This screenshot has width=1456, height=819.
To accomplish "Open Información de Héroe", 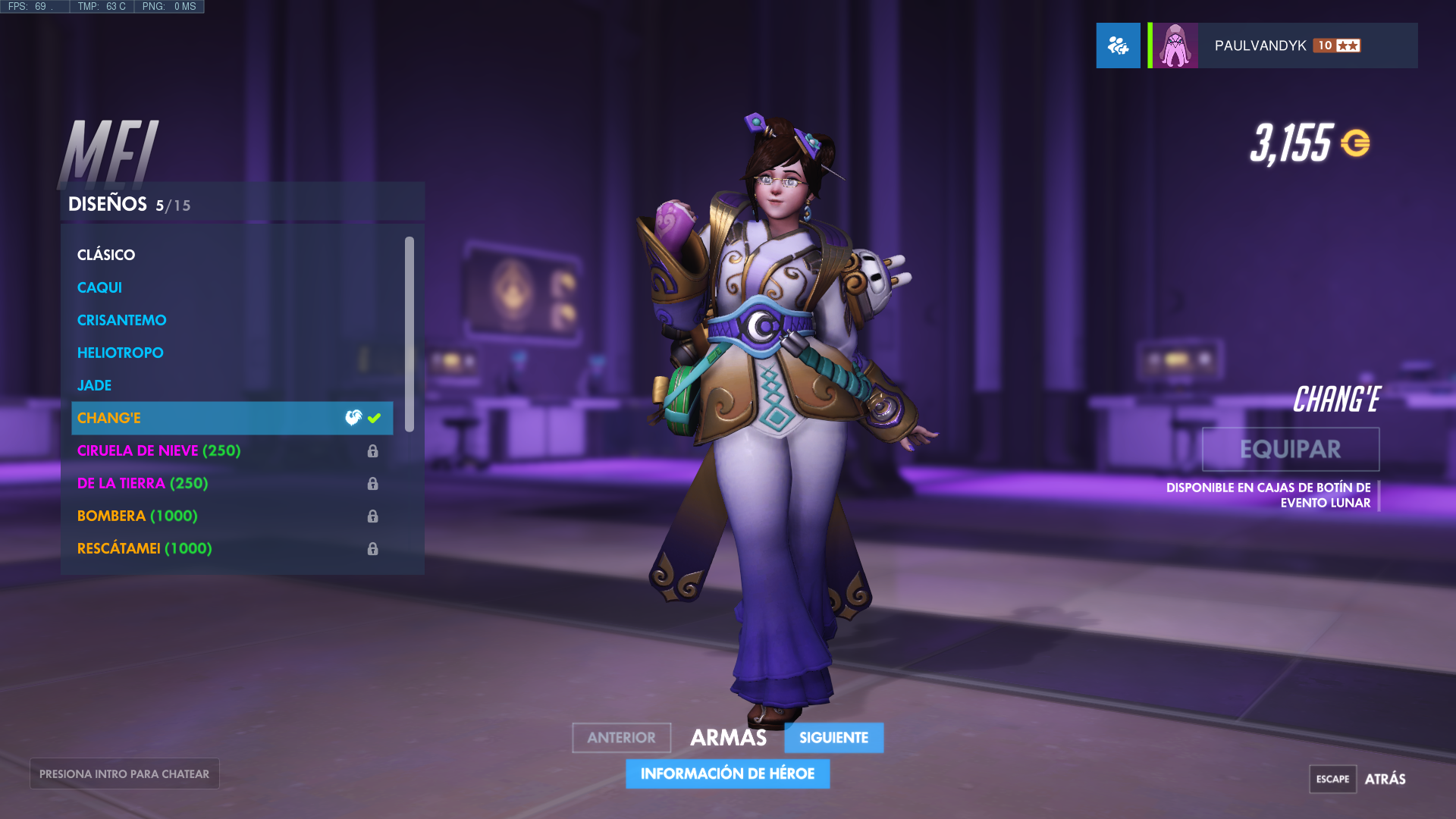I will 727,774.
